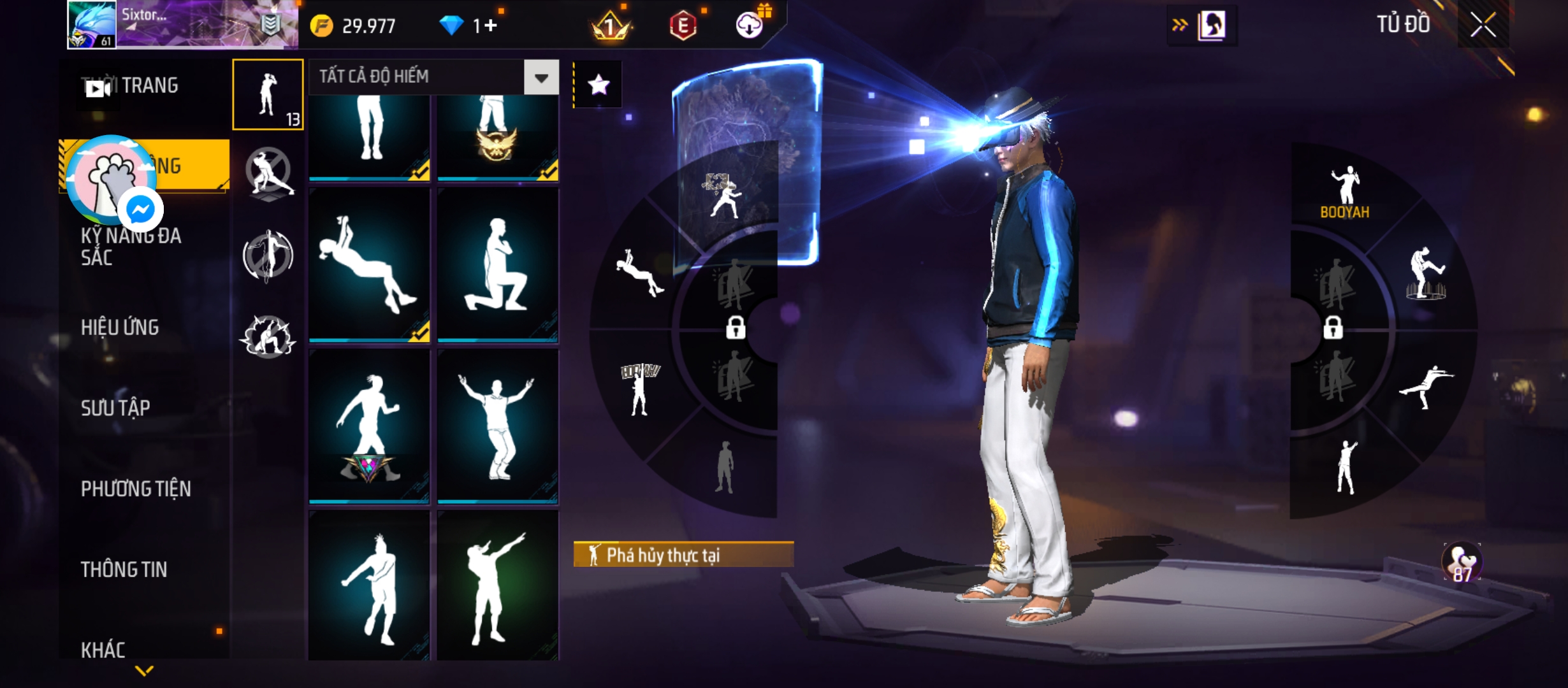Open the Hiệu Ứng category
This screenshot has height=688, width=1568.
tap(120, 327)
